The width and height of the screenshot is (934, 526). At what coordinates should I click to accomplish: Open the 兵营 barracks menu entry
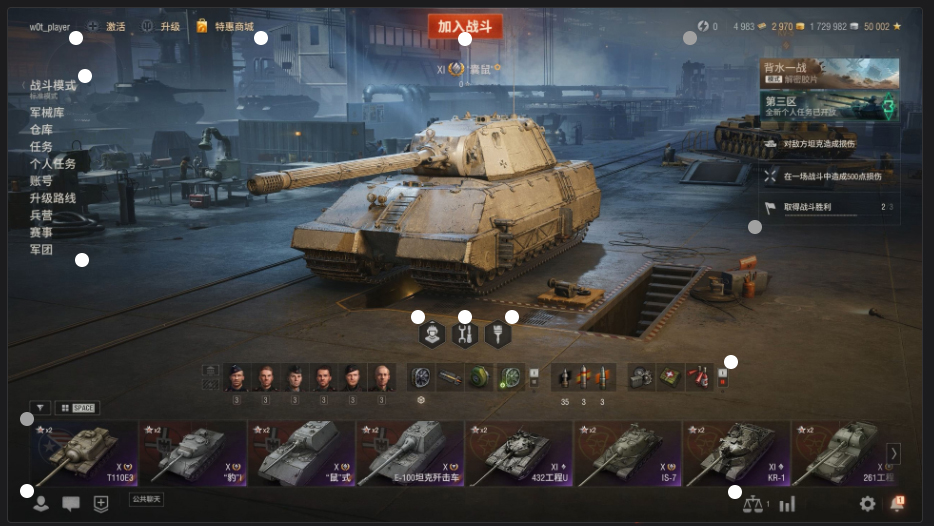(x=41, y=215)
